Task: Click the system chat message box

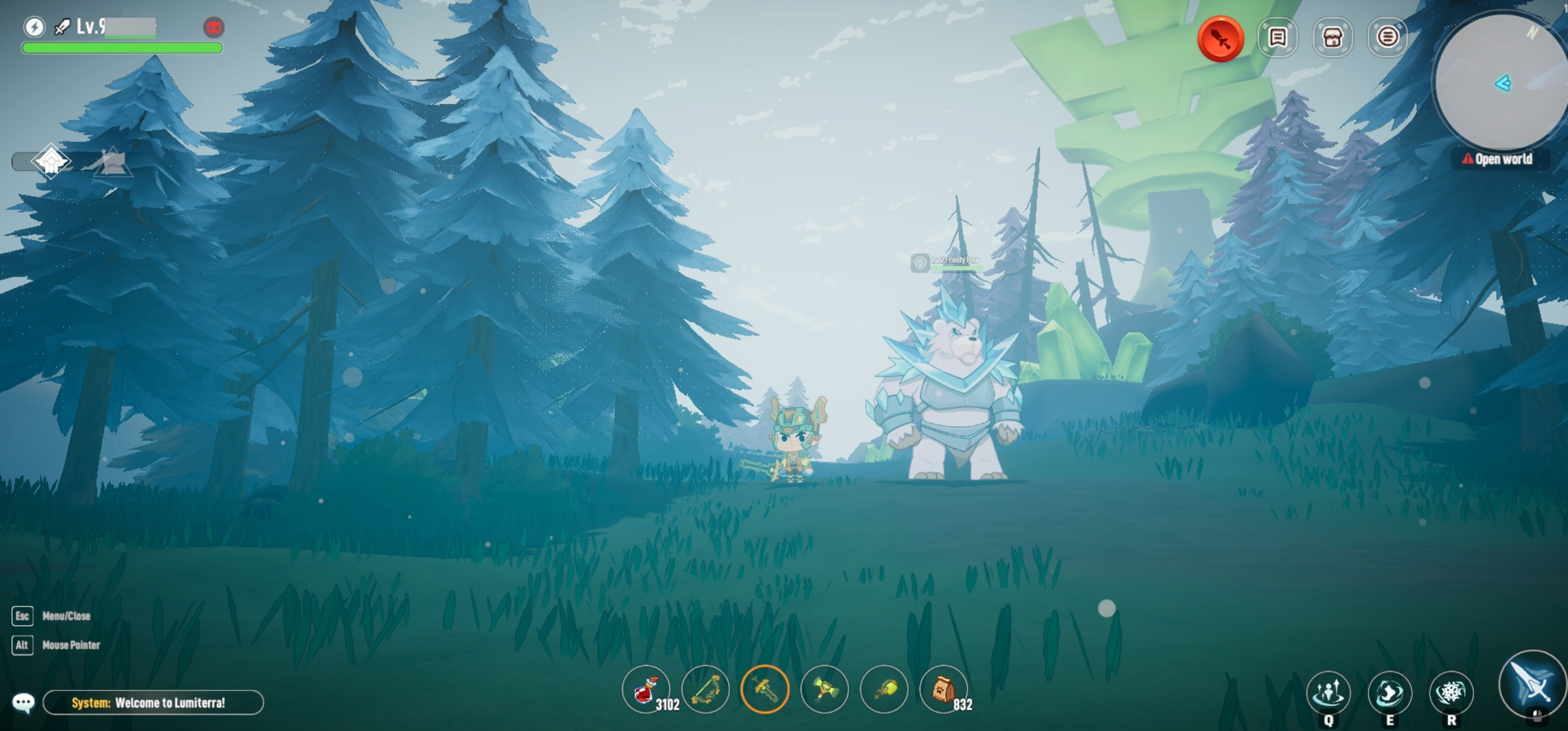Action: coord(154,703)
